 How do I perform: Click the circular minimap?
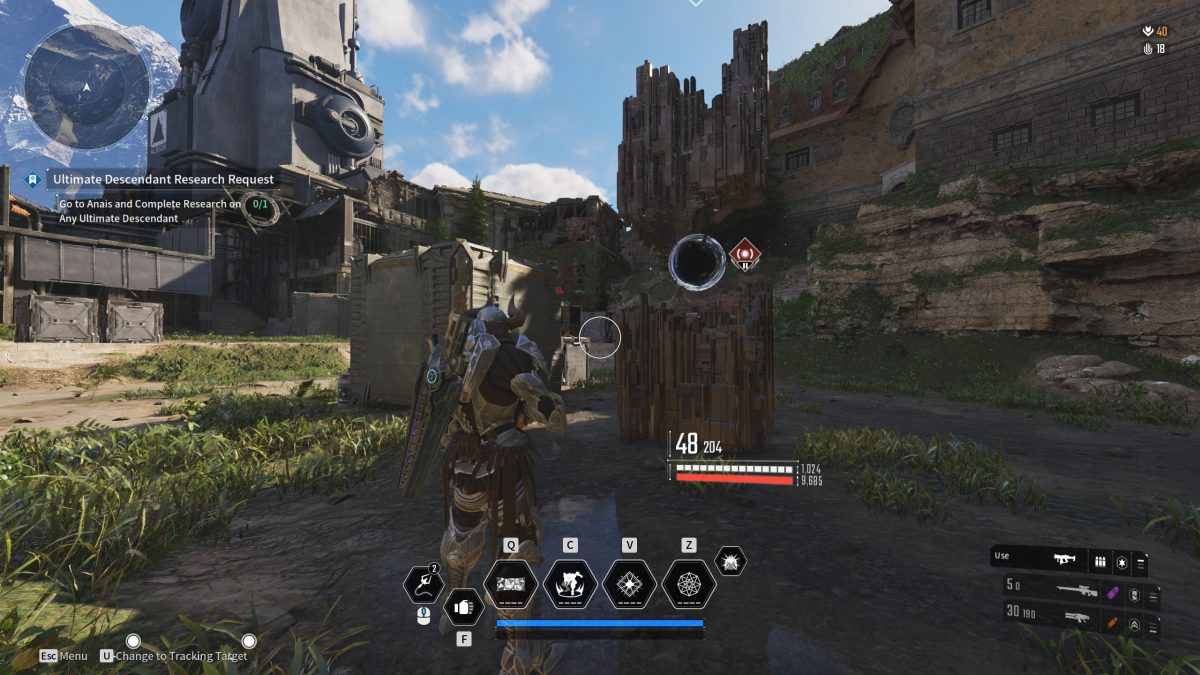(86, 86)
